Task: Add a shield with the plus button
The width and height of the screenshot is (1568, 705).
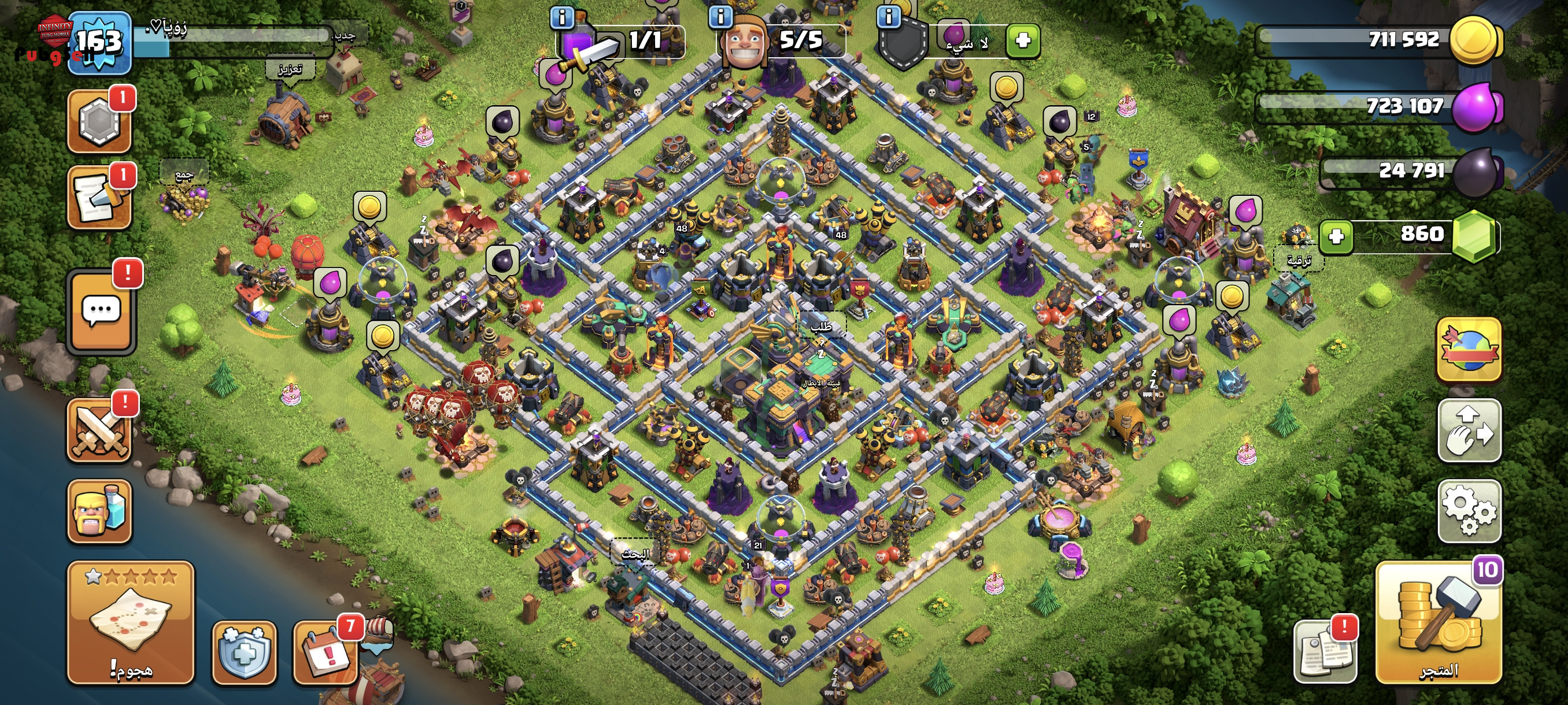Action: coord(1023,41)
